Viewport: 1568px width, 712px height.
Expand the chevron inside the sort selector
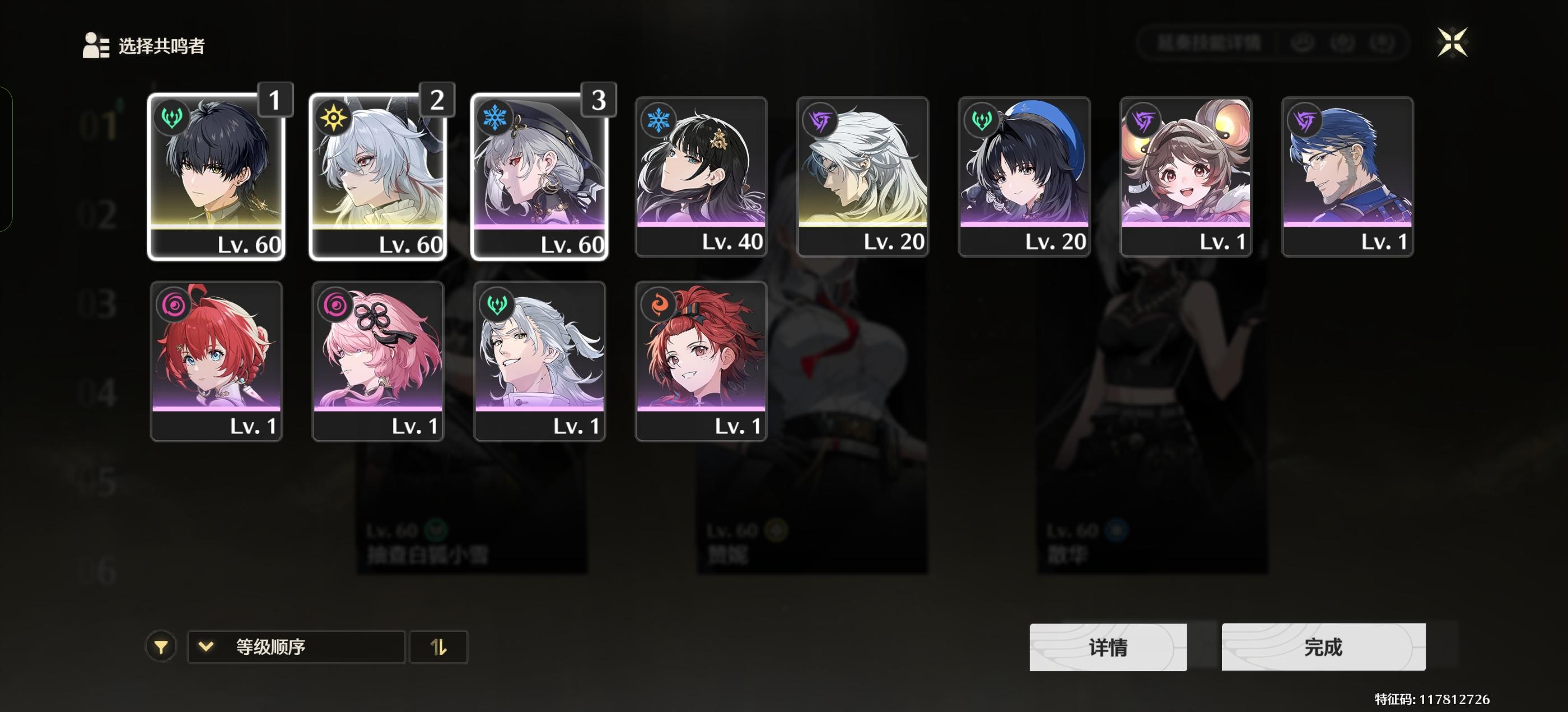[206, 647]
